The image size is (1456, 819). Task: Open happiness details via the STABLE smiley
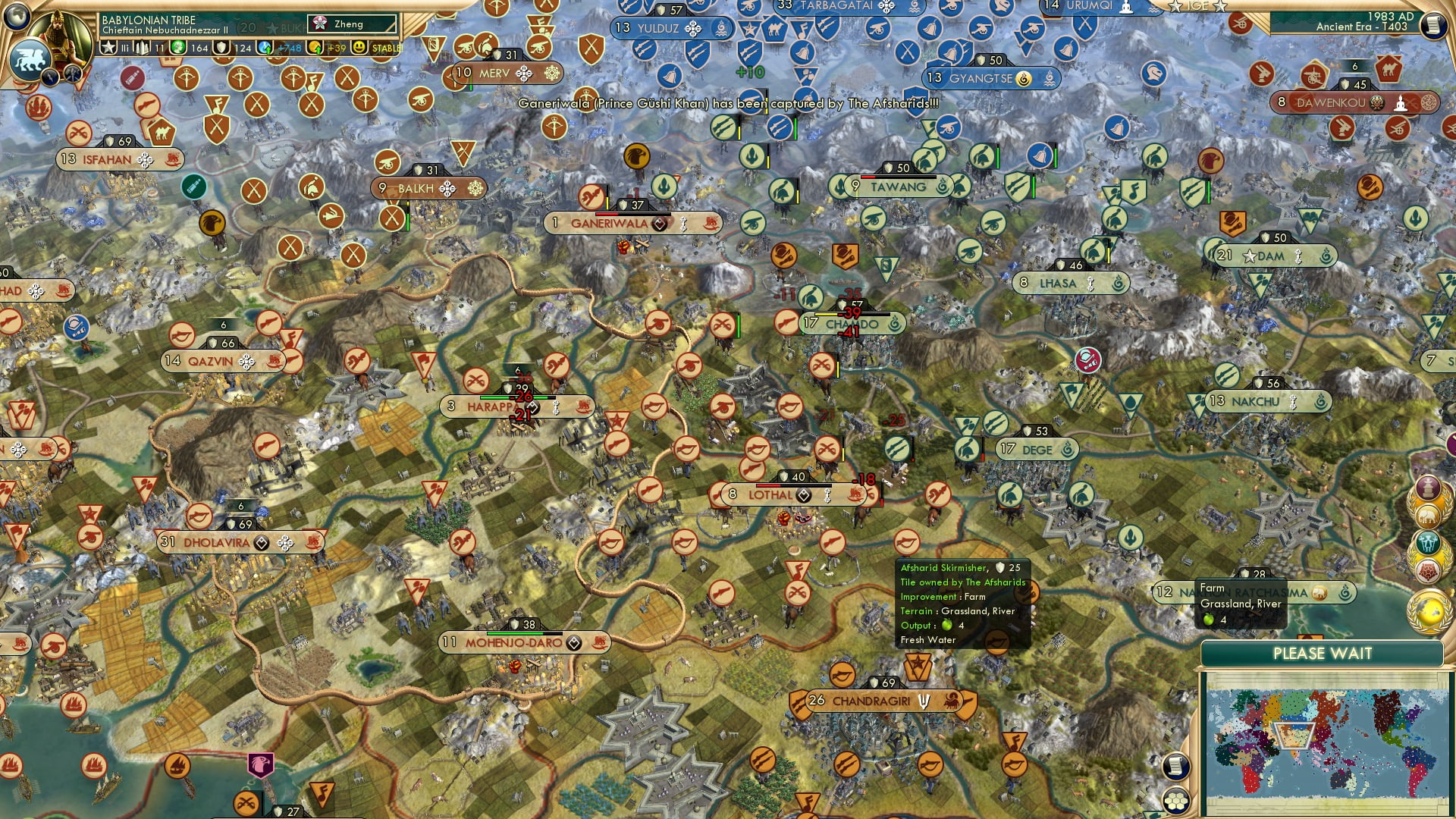pyautogui.click(x=359, y=47)
